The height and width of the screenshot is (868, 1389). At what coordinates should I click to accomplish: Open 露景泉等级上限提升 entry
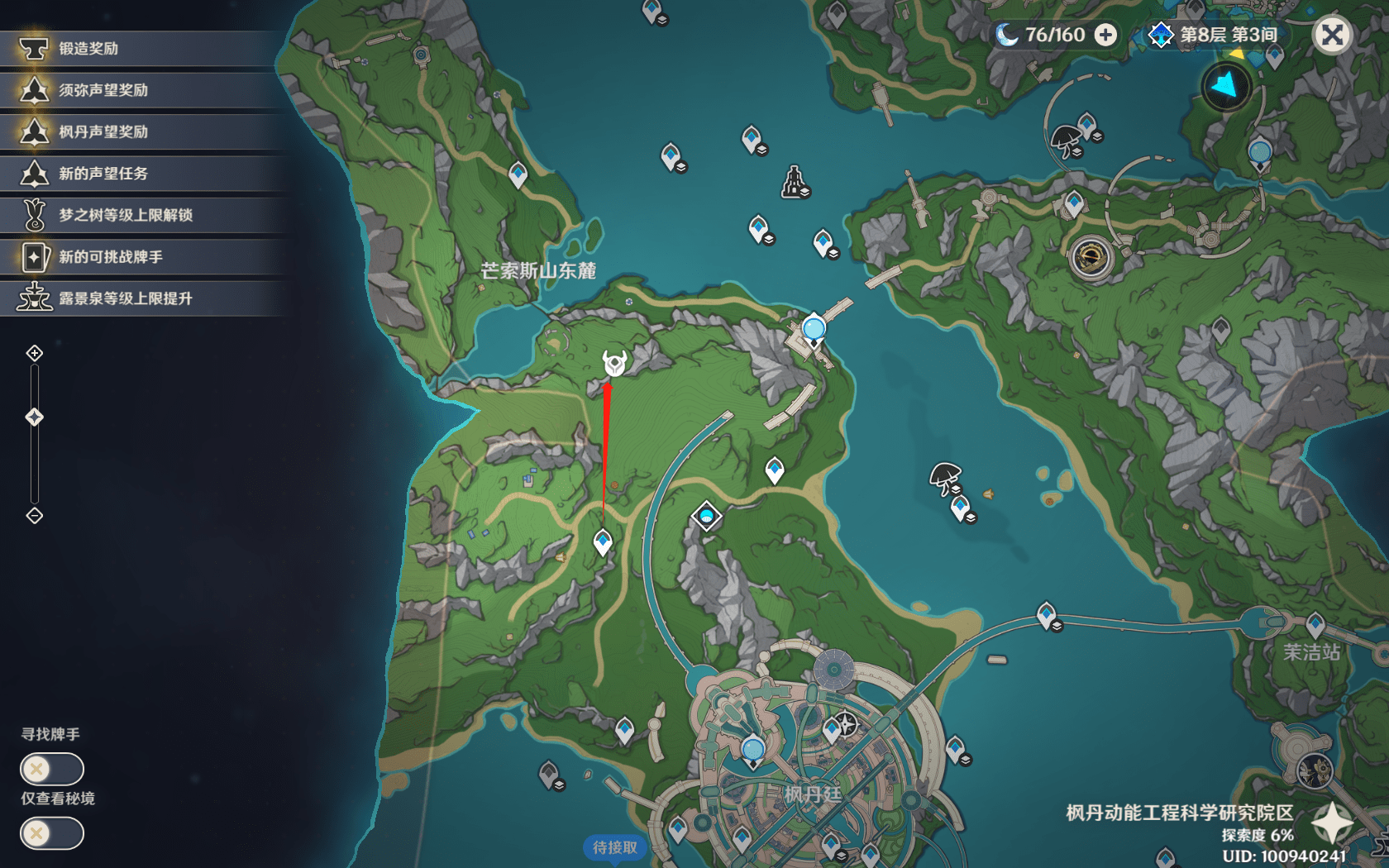(141, 298)
